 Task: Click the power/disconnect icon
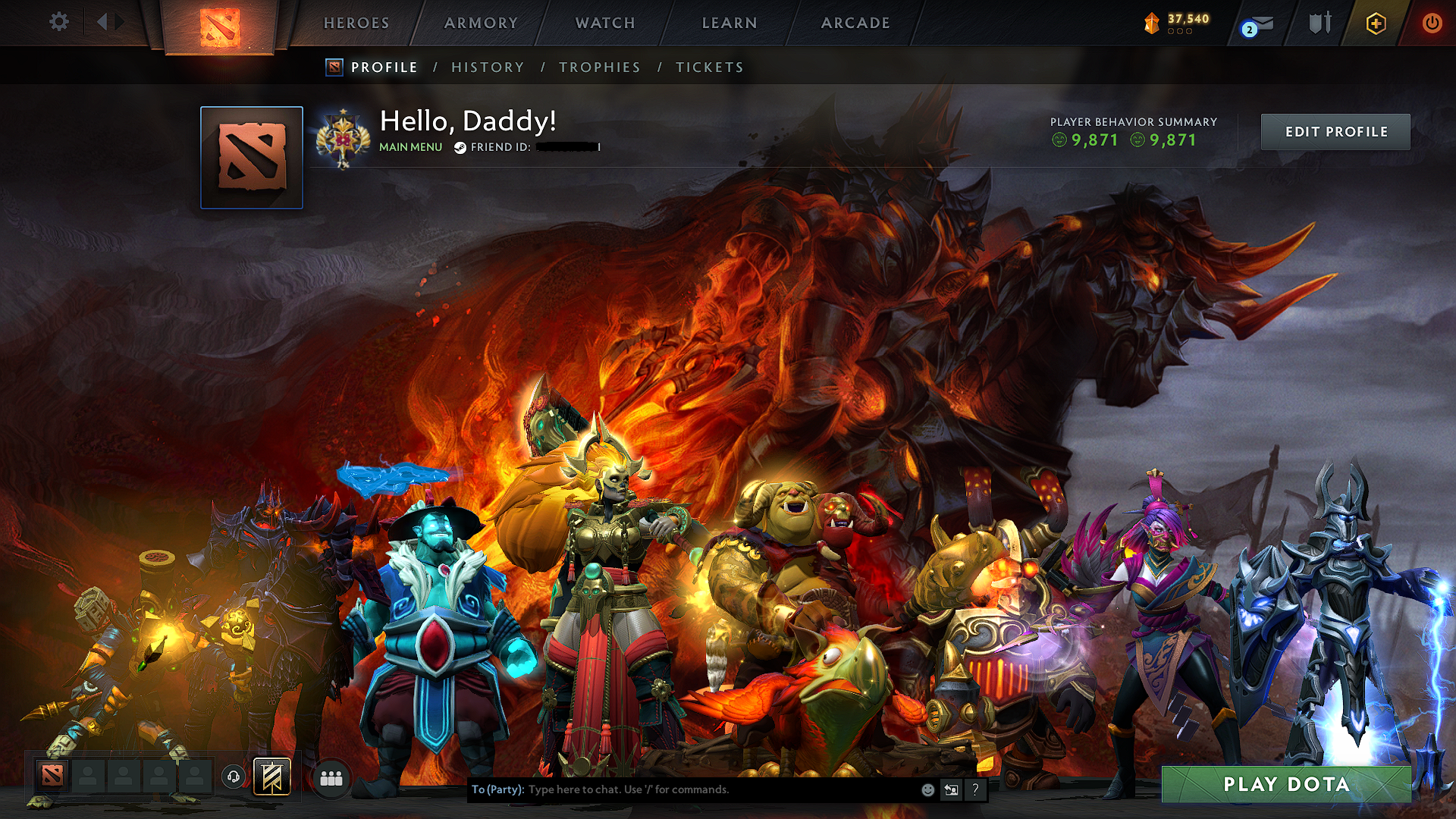1432,23
